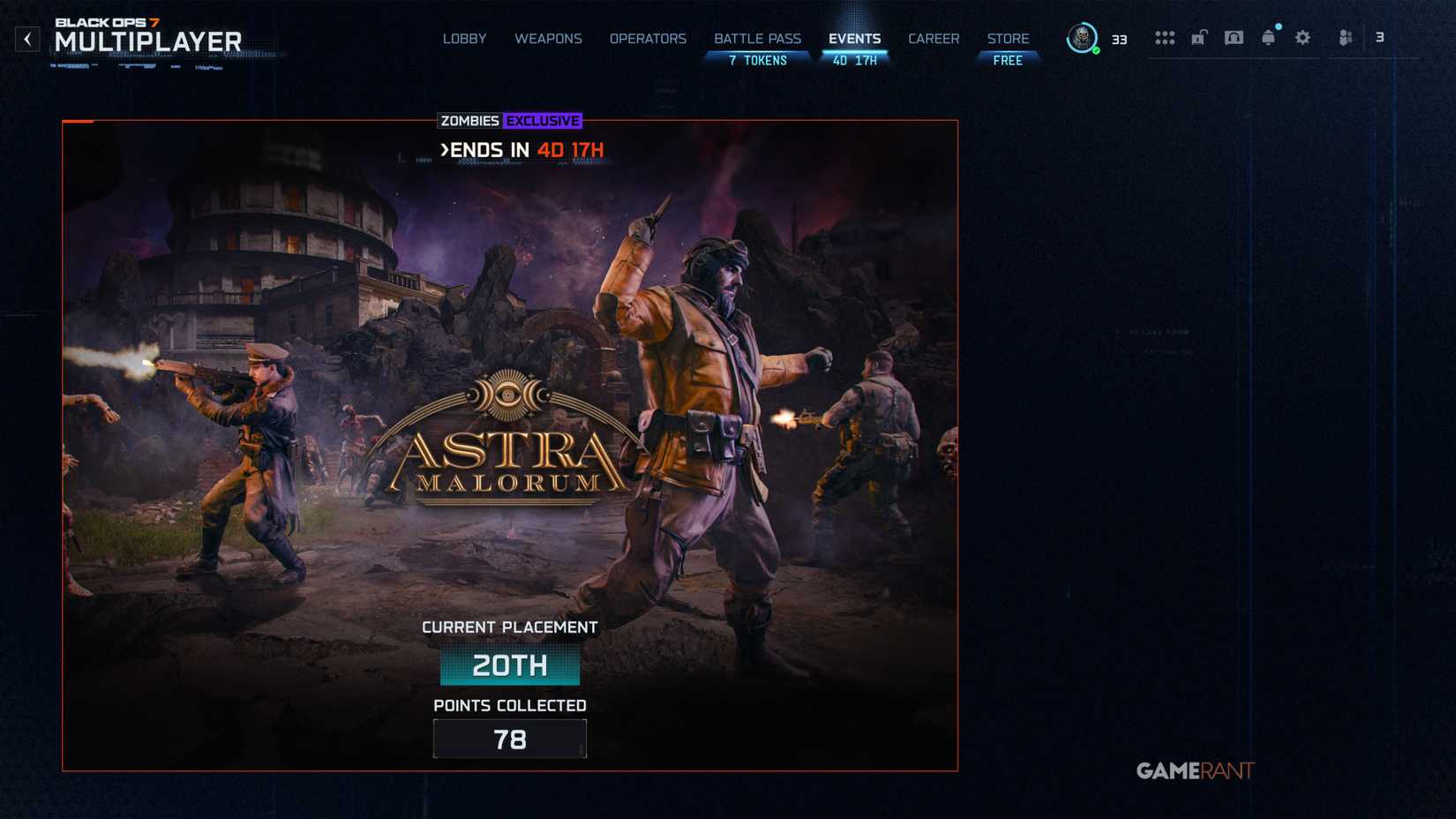
Task: Click the social/friends icon
Action: click(x=1344, y=37)
